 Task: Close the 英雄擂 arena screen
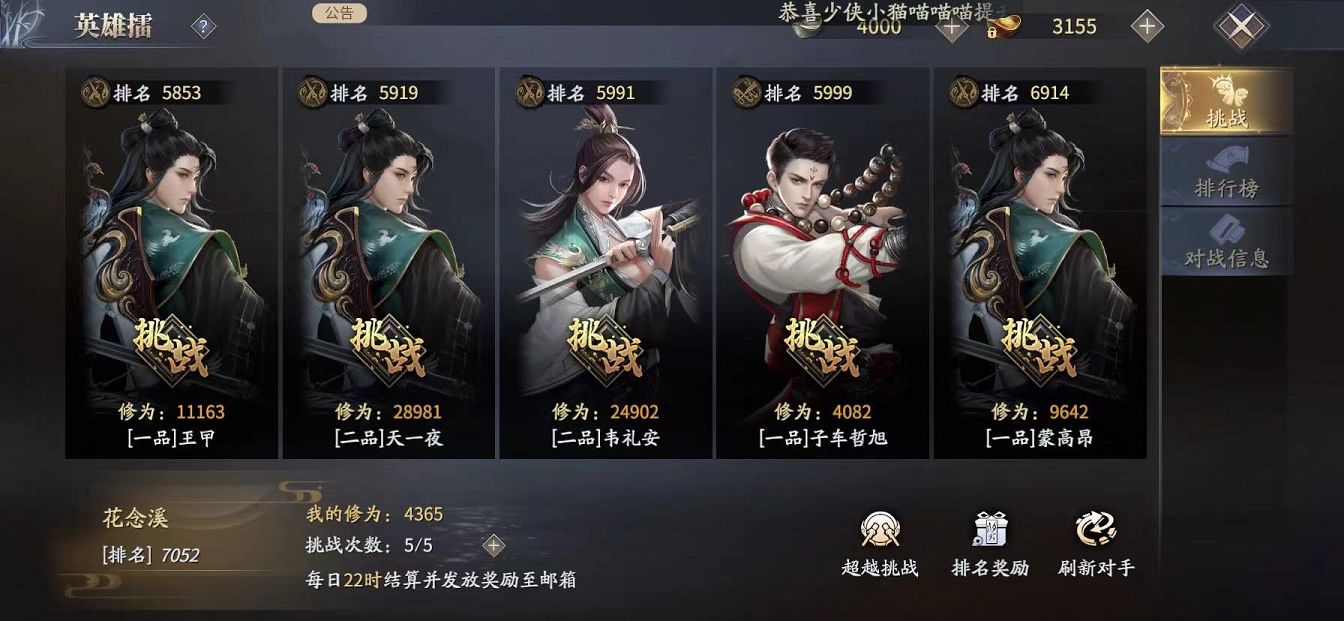pyautogui.click(x=1240, y=27)
